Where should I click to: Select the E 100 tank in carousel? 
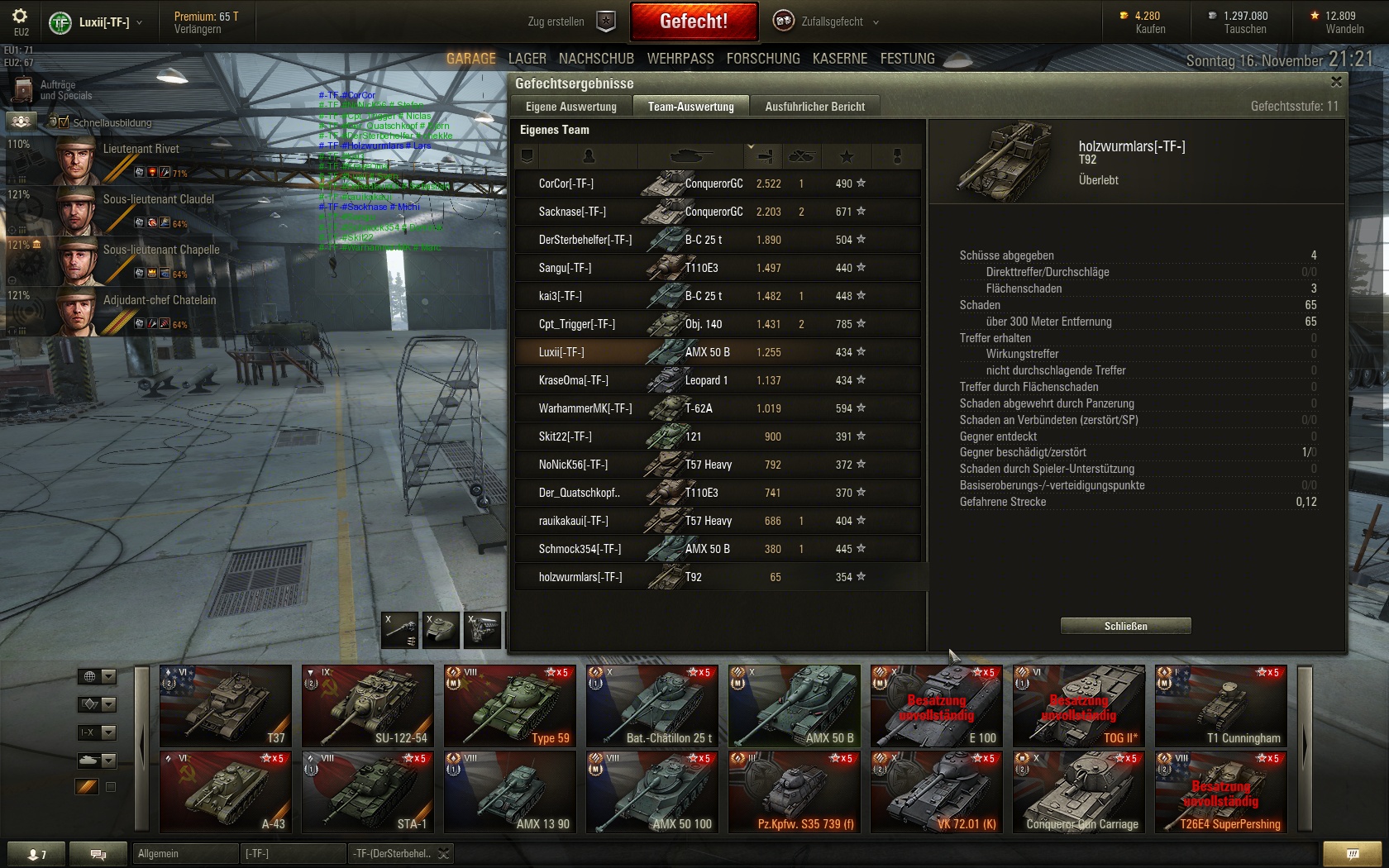pyautogui.click(x=936, y=706)
